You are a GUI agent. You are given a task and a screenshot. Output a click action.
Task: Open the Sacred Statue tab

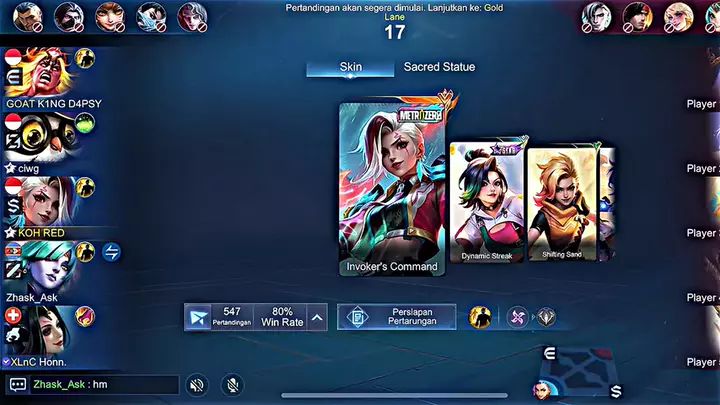(x=439, y=67)
